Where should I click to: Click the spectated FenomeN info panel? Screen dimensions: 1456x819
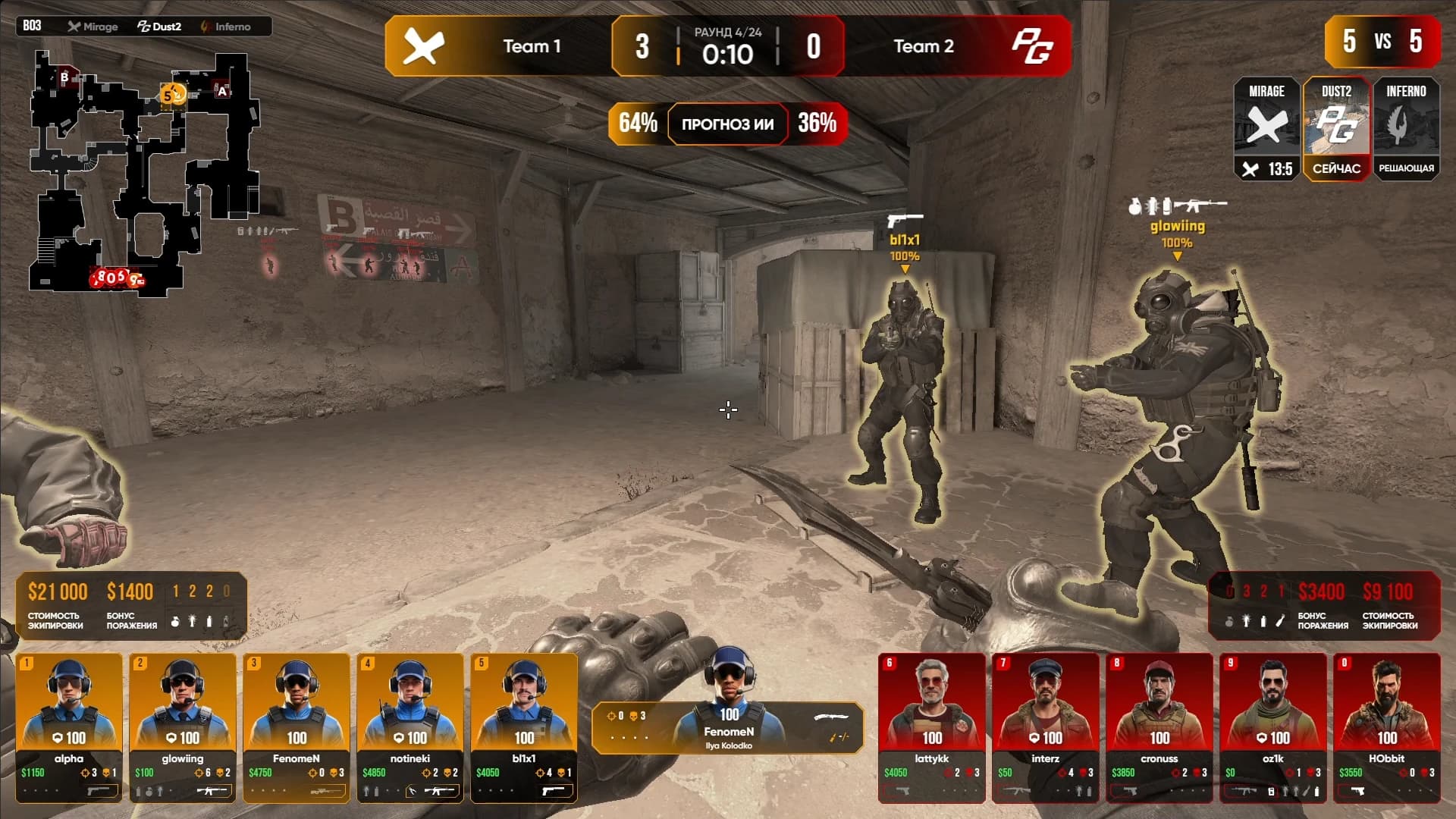pos(727,728)
